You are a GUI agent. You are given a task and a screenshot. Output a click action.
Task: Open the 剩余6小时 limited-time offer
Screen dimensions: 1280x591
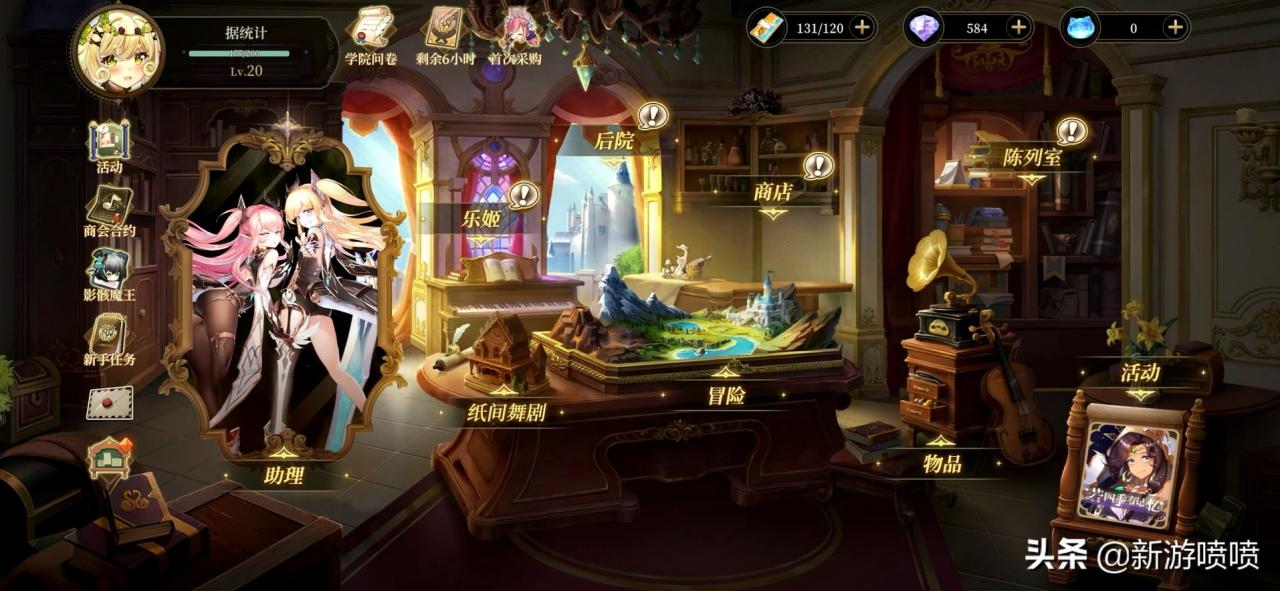(x=444, y=35)
